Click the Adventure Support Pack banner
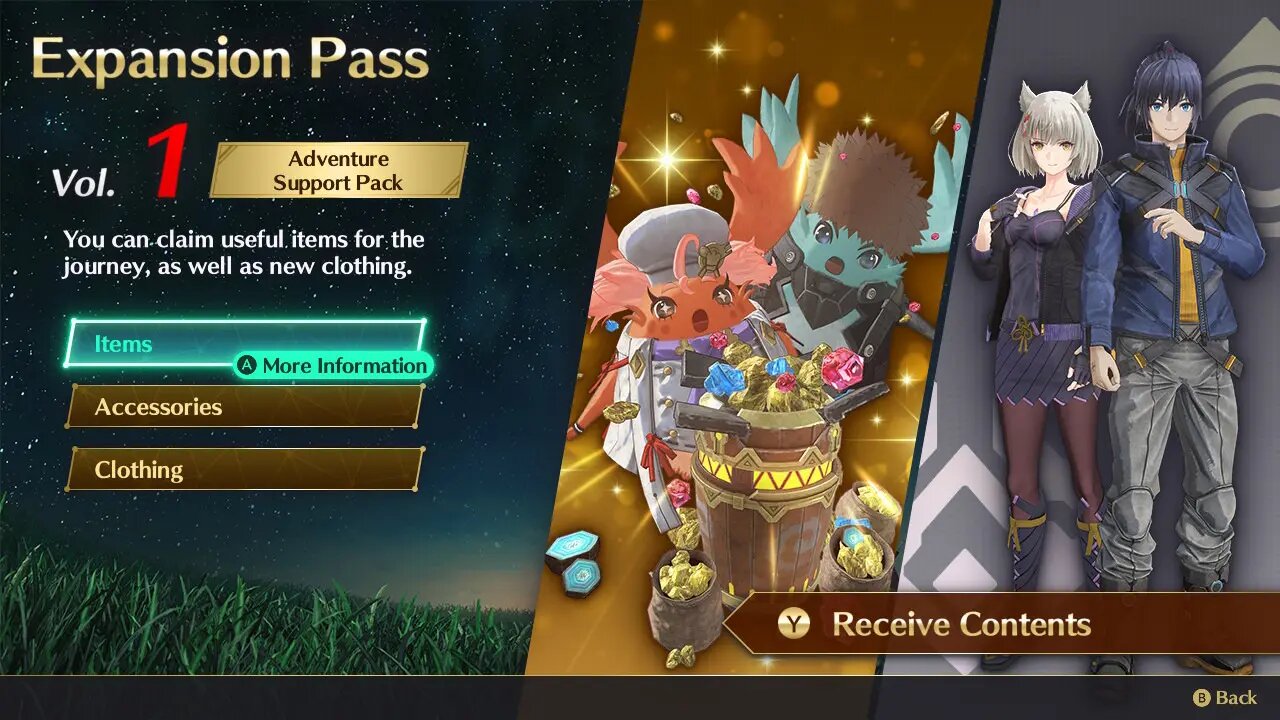 click(x=339, y=169)
